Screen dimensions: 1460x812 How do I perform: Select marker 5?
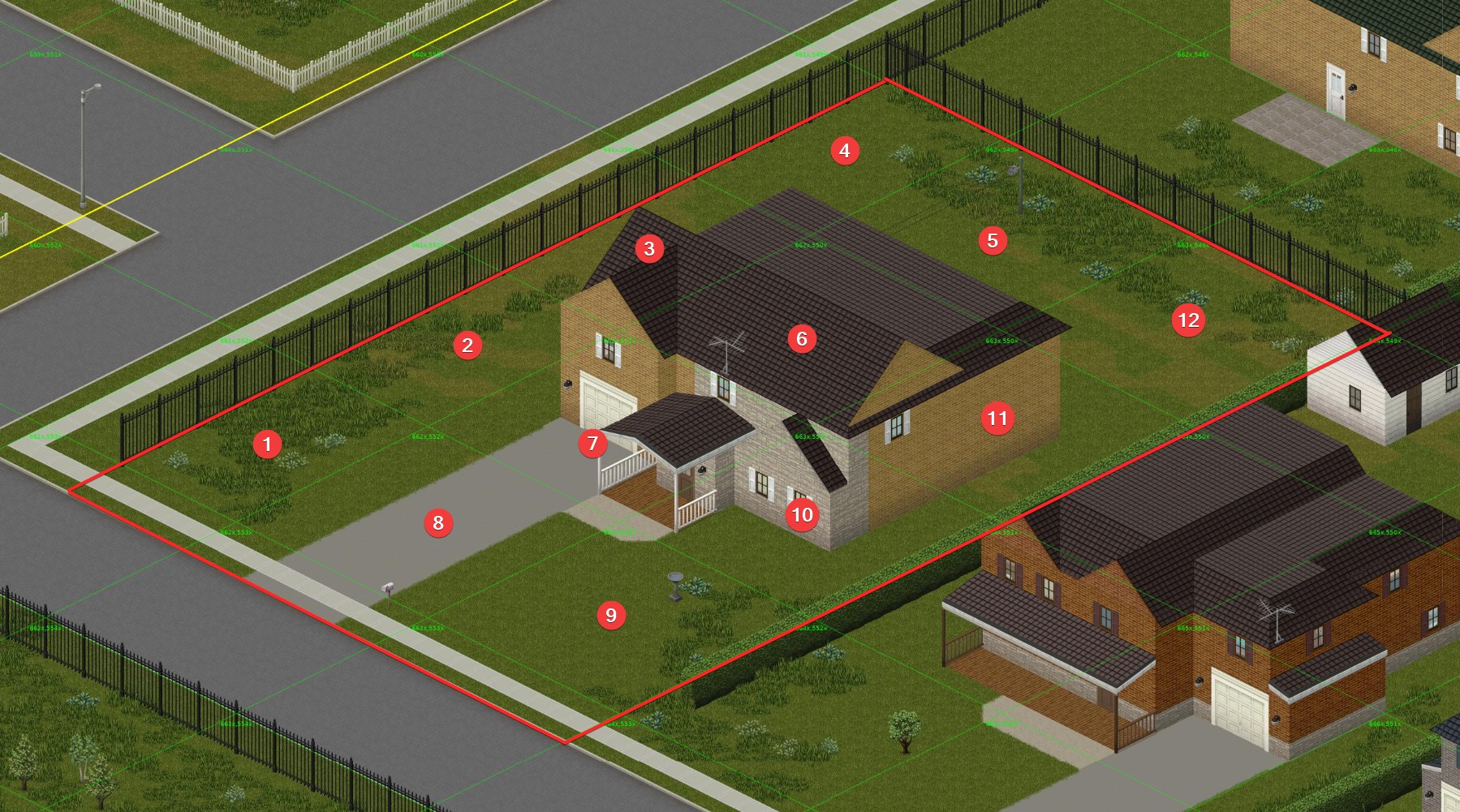pos(992,240)
